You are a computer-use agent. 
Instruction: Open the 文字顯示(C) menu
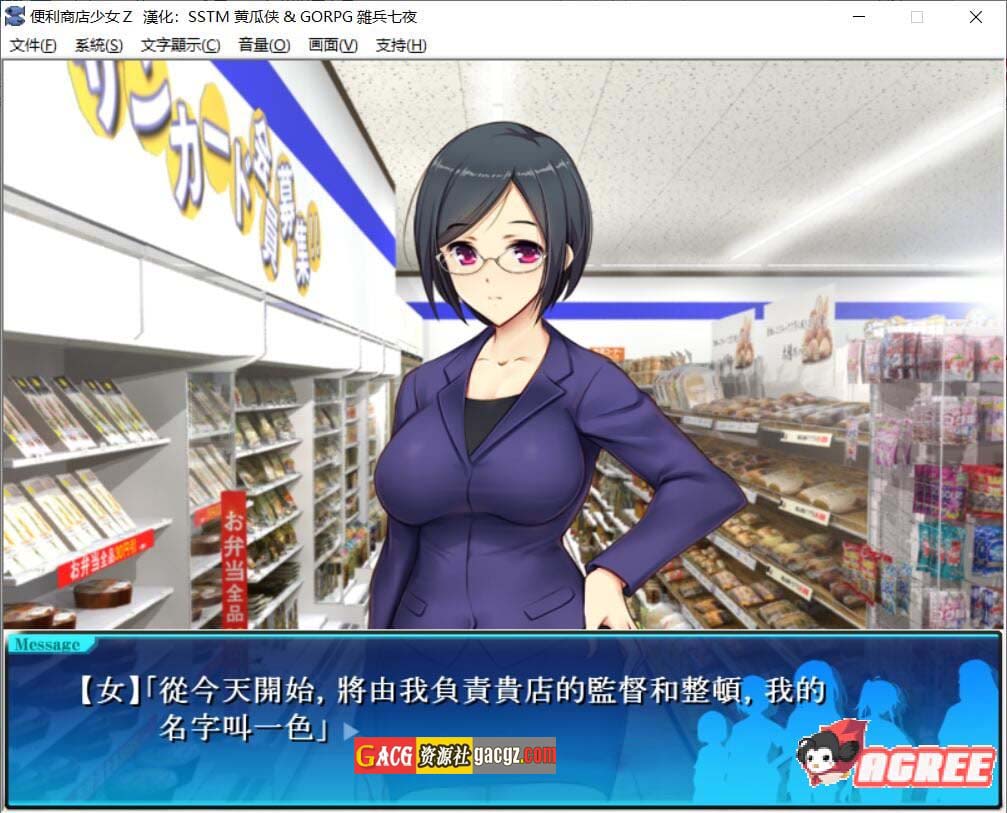[180, 45]
